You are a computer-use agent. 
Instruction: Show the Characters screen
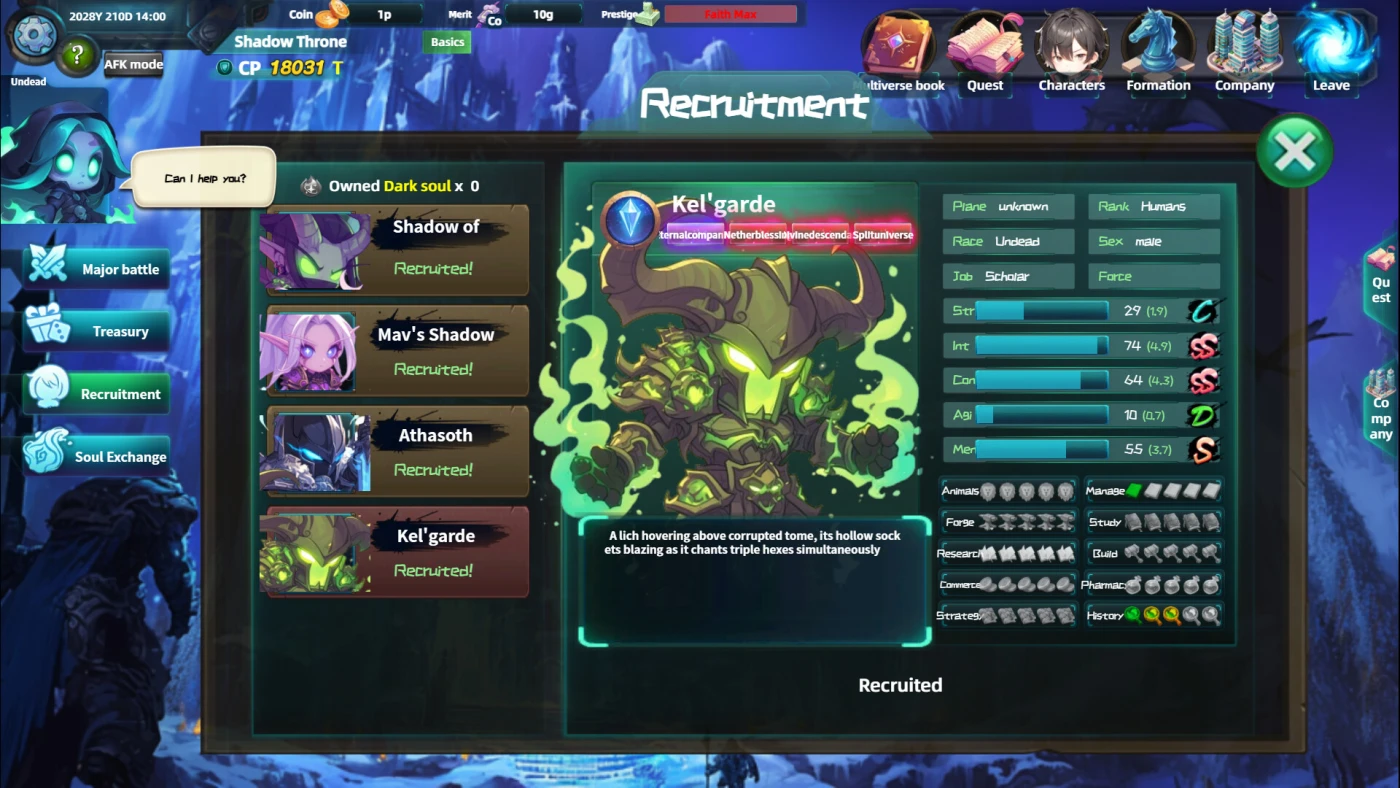point(1071,52)
